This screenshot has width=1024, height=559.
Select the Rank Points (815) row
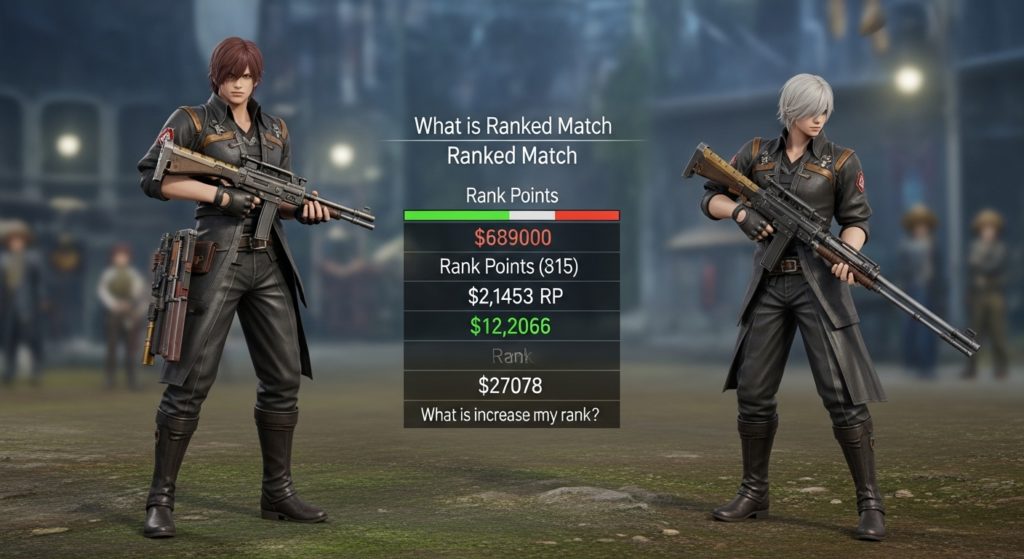coord(511,267)
